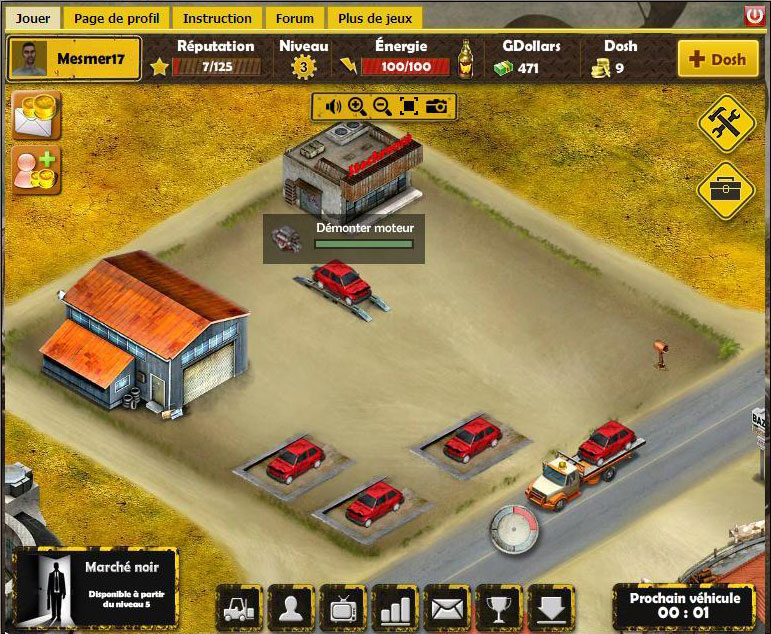771x634 pixels.
Task: Open the Instruction tab
Action: (217, 18)
